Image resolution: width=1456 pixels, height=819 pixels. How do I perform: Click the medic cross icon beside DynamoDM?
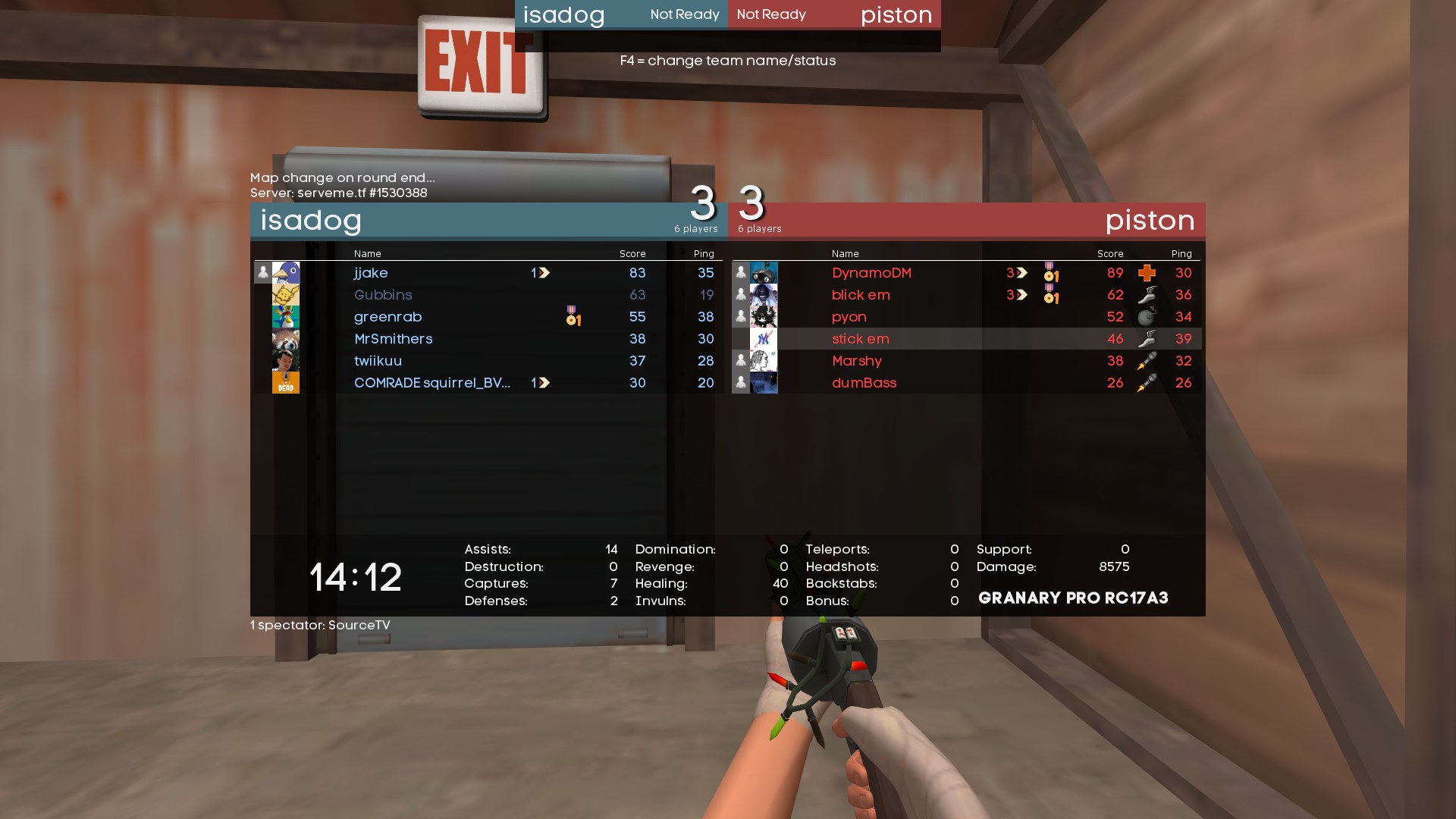click(x=1147, y=273)
